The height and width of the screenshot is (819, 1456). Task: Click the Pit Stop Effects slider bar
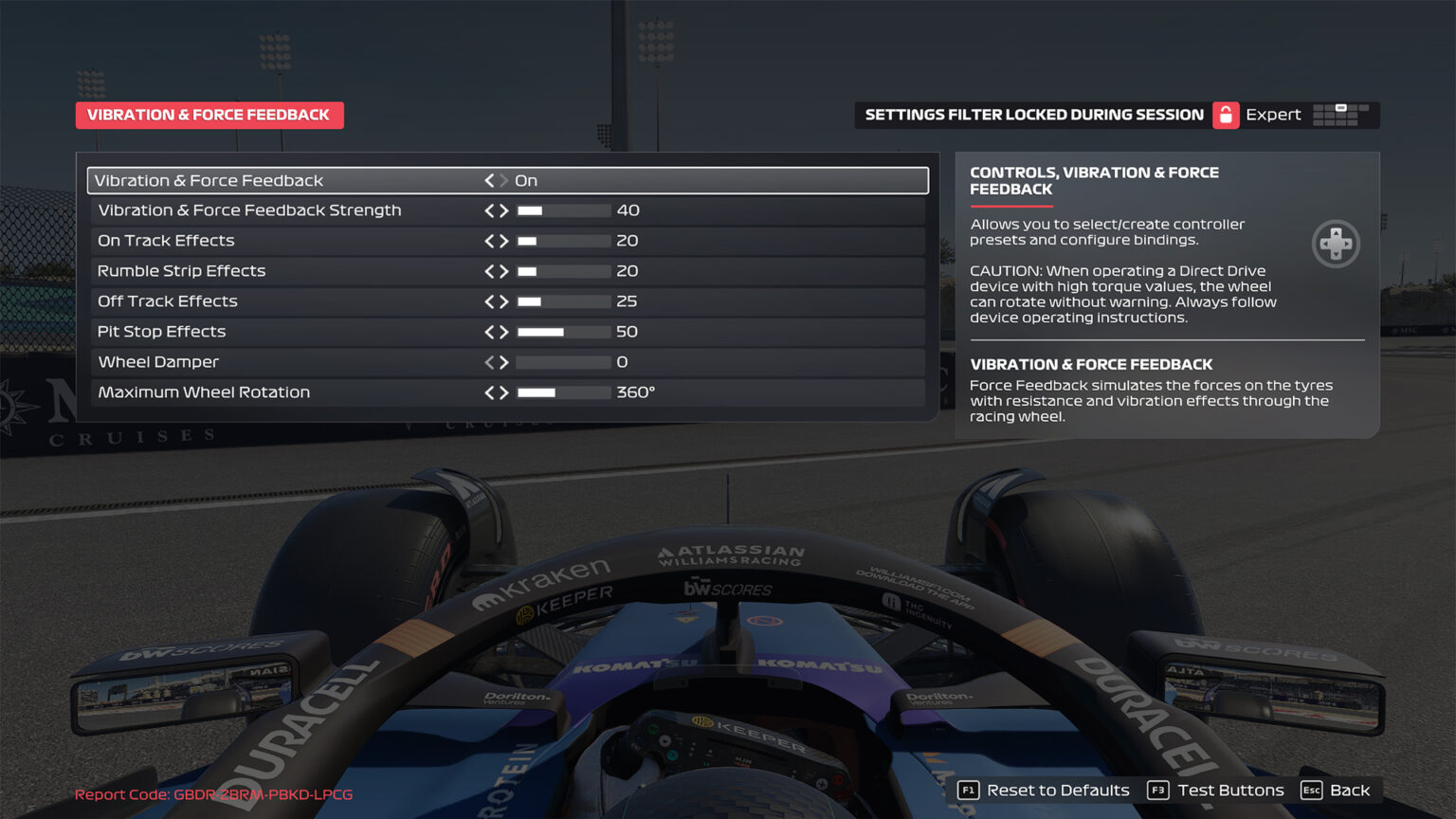(x=563, y=332)
